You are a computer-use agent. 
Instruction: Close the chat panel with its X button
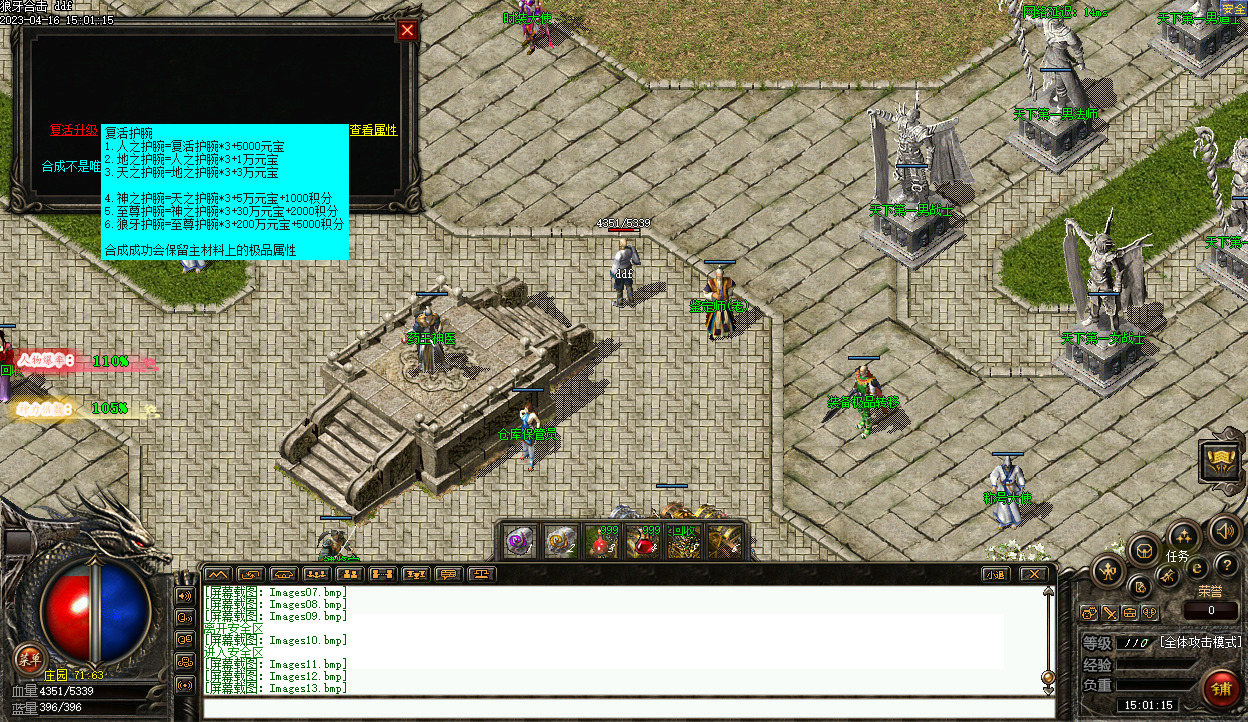pos(1033,574)
